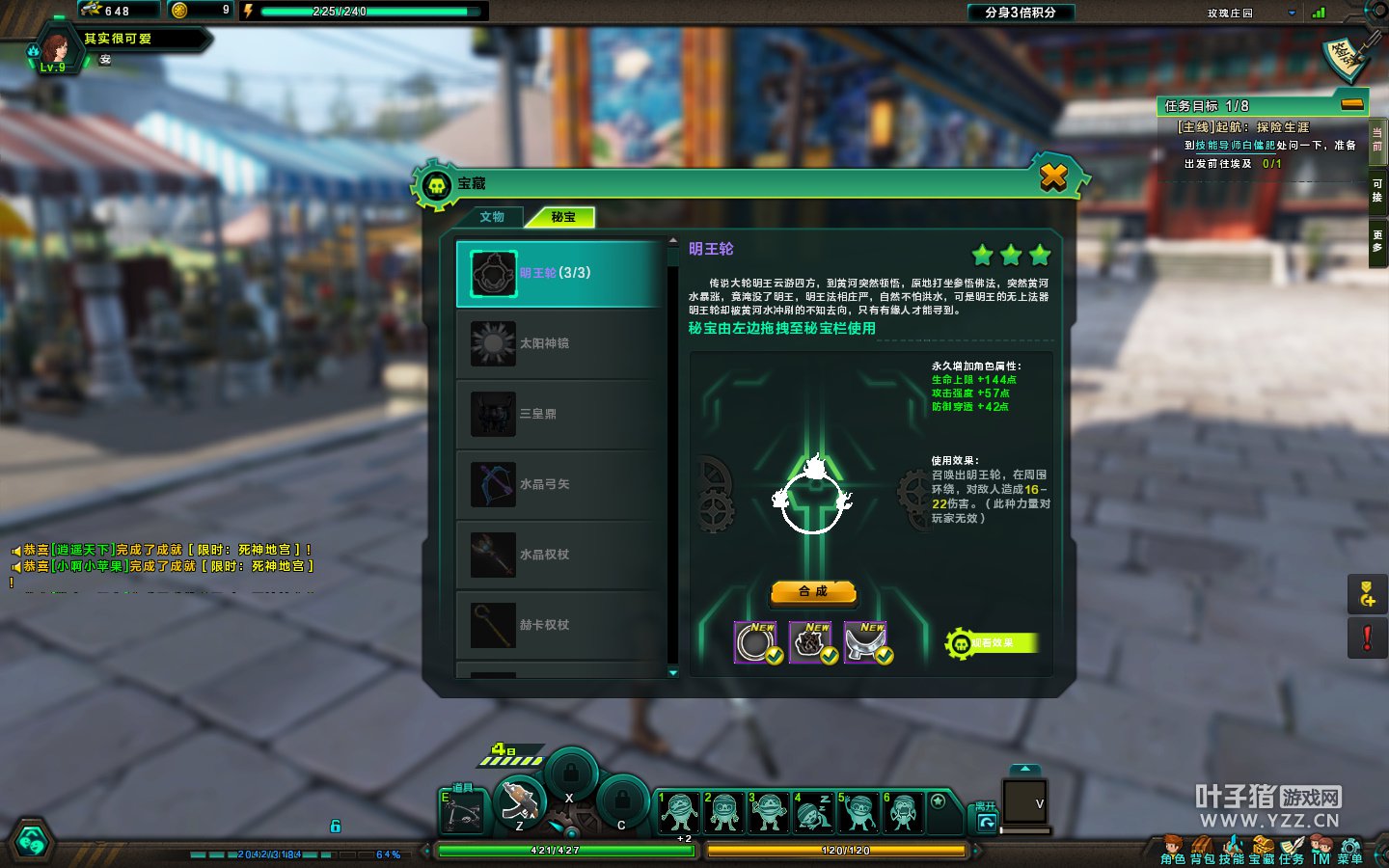Choose the 水晶权杖 list row
This screenshot has height=868, width=1389.
coord(559,555)
